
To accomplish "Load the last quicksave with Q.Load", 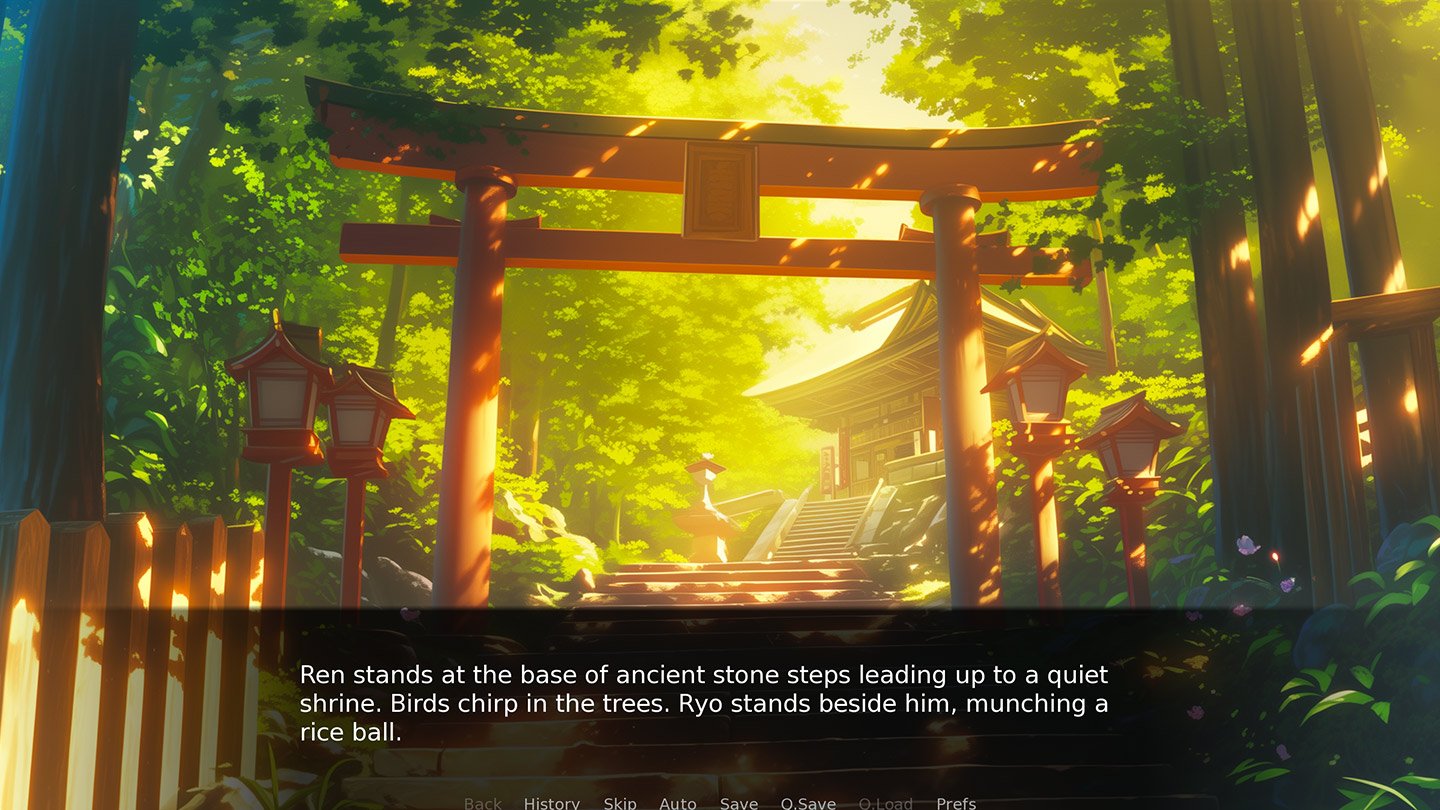I will click(x=886, y=803).
